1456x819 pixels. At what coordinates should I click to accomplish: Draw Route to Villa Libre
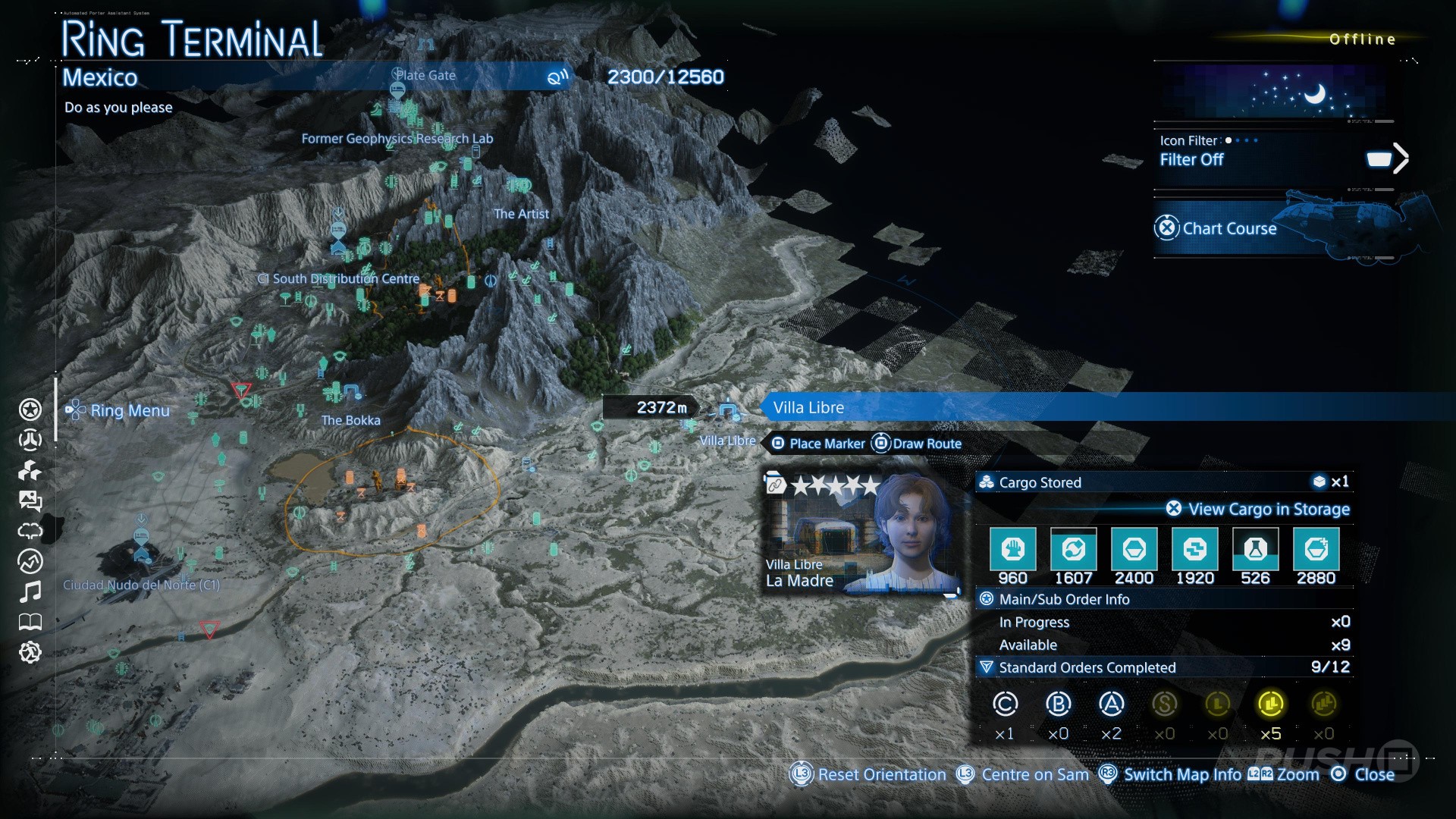917,444
